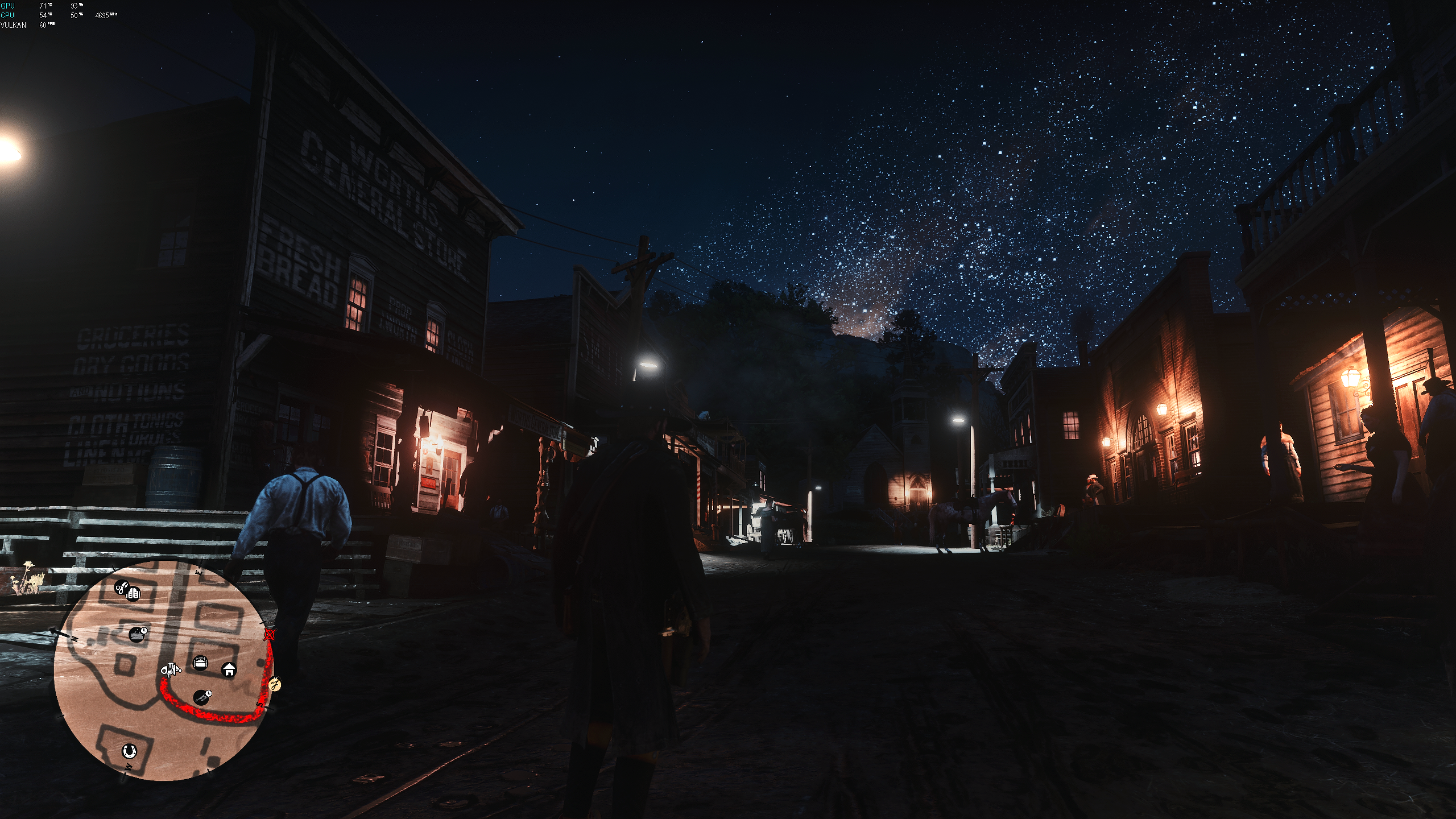This screenshot has height=819, width=1456.
Task: Select the gunsmith pistol marker on the minimap
Action: (201, 697)
